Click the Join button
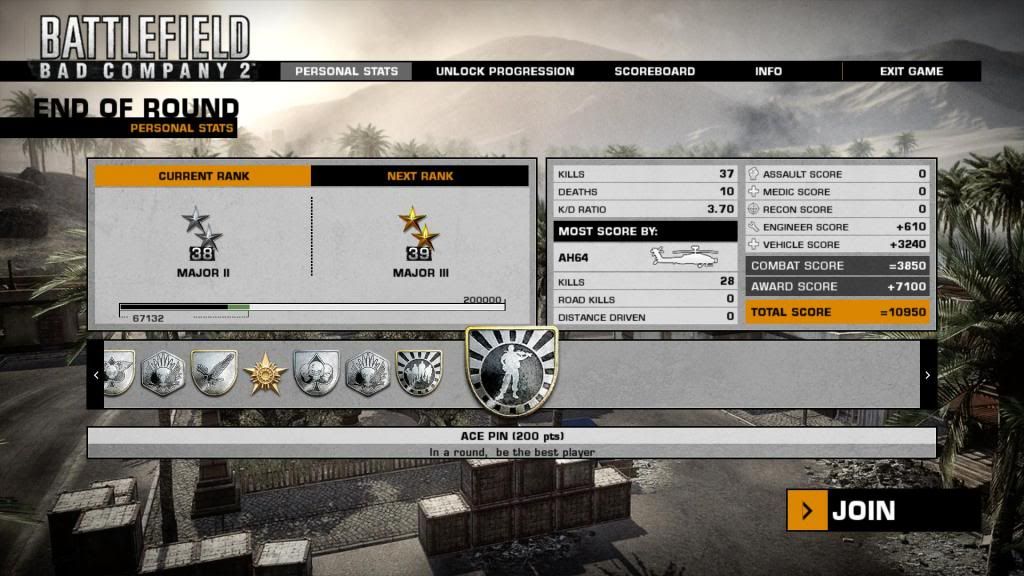Screen dimensions: 1024x576 pos(882,511)
